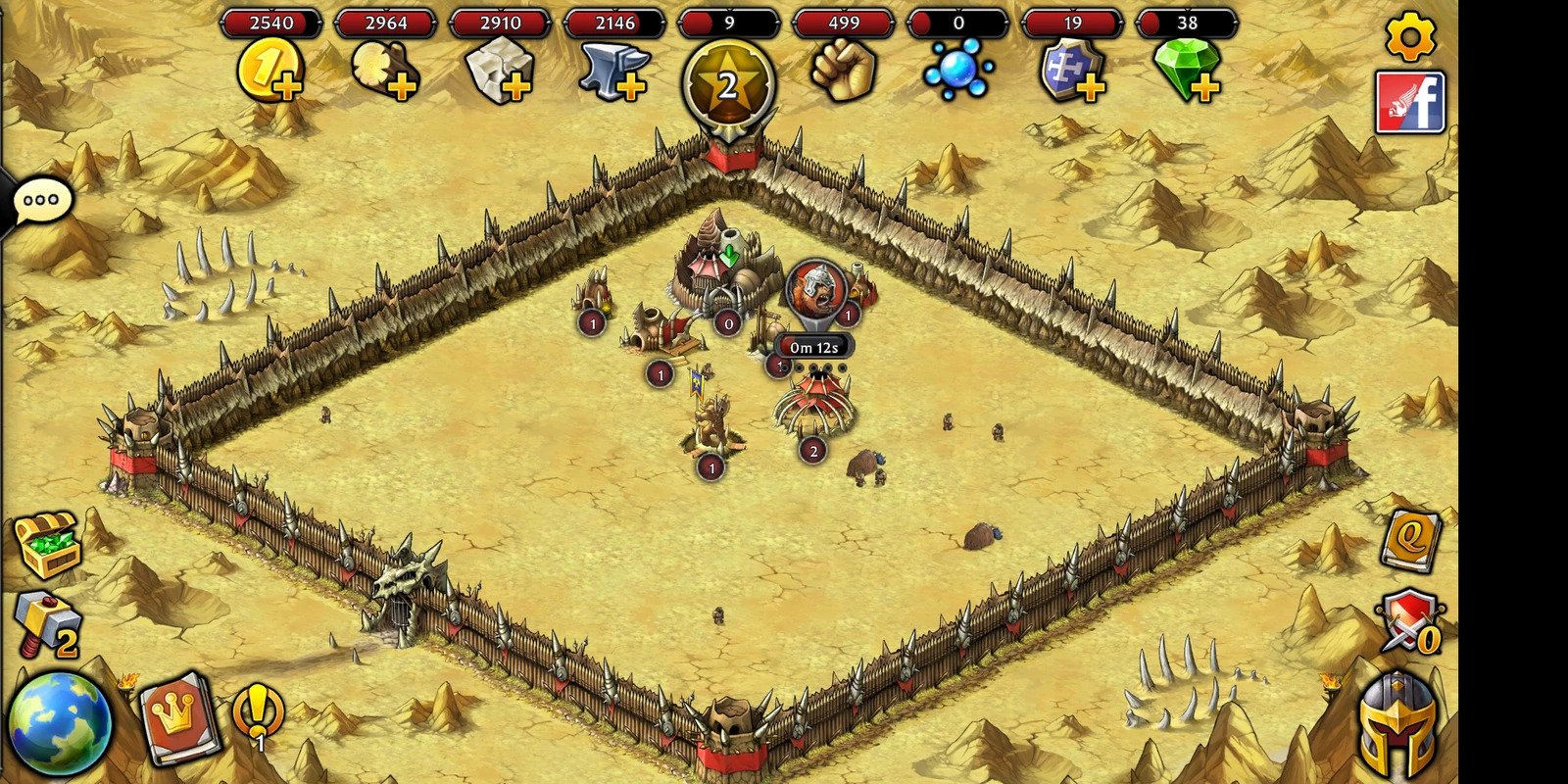The height and width of the screenshot is (784, 1568).
Task: Open the settings gear menu
Action: point(1410,36)
